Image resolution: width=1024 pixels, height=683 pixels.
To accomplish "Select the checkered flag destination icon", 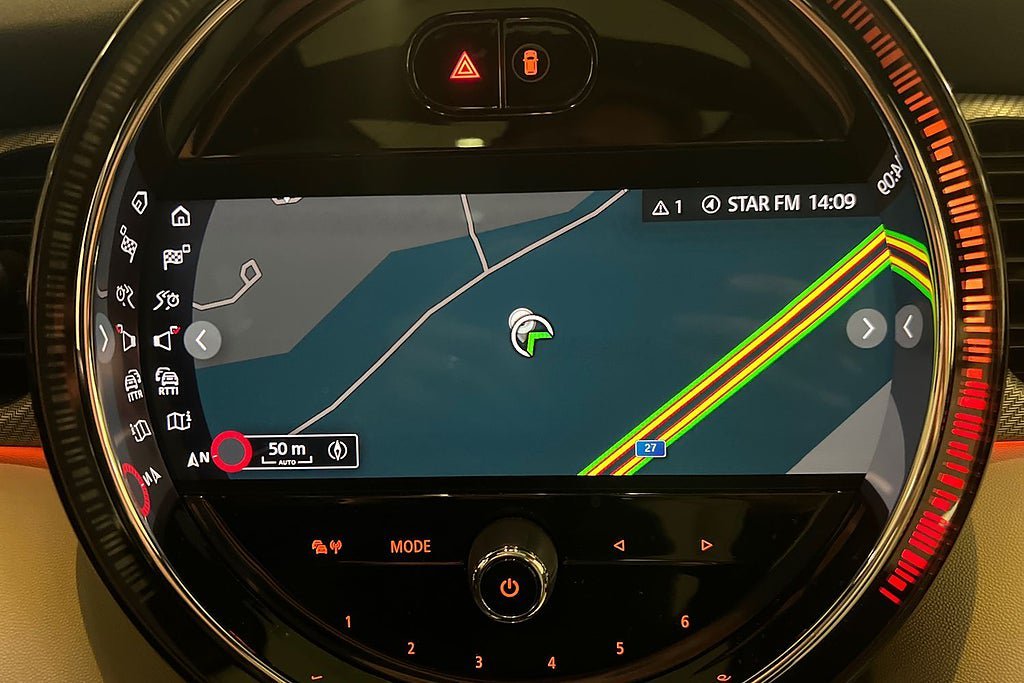I will coord(176,257).
